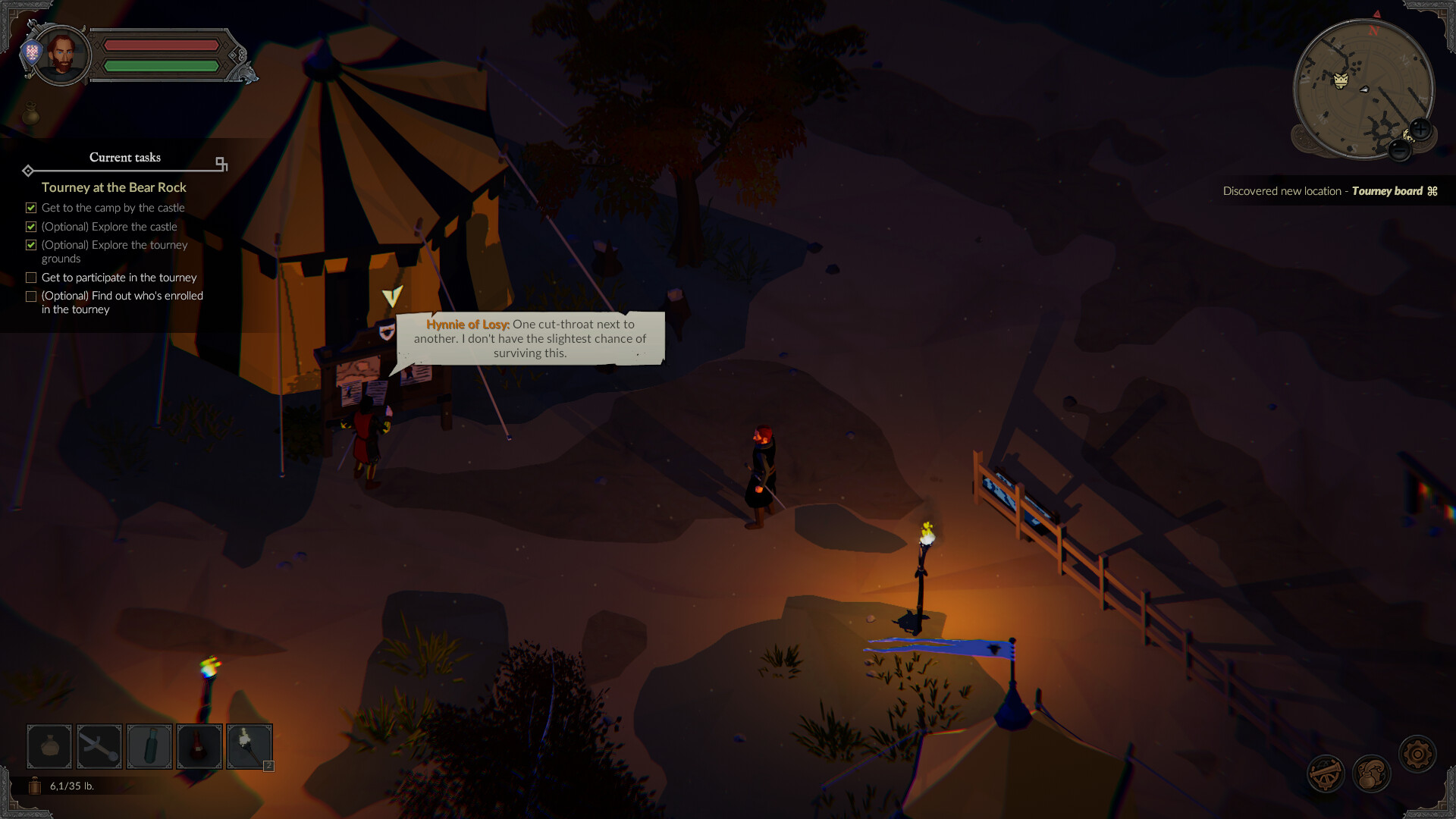Zoom out on the minimap with the minus button
Viewport: 1456px width, 819px height.
coord(1400,151)
